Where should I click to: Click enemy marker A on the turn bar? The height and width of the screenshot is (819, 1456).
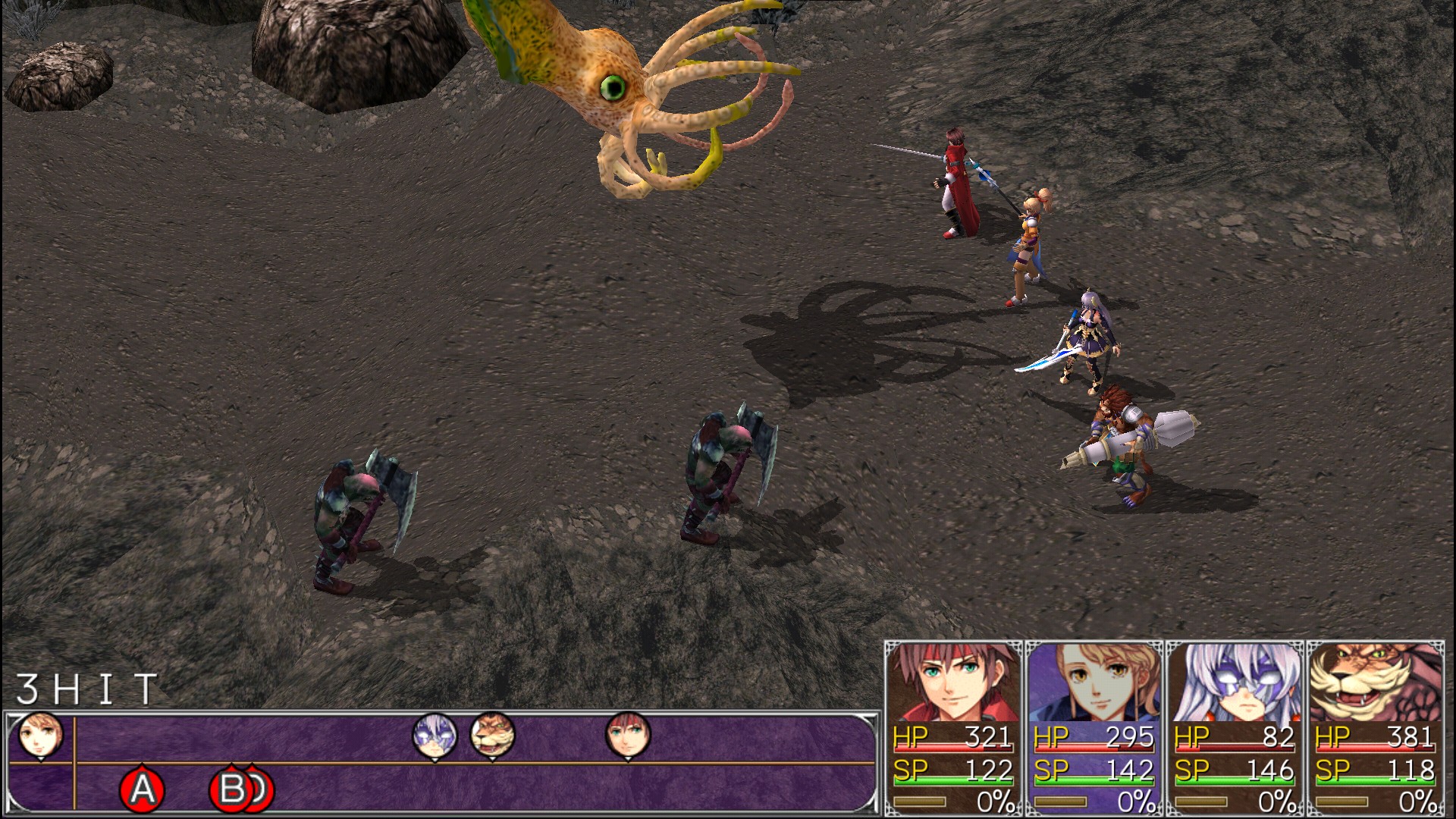pyautogui.click(x=143, y=789)
